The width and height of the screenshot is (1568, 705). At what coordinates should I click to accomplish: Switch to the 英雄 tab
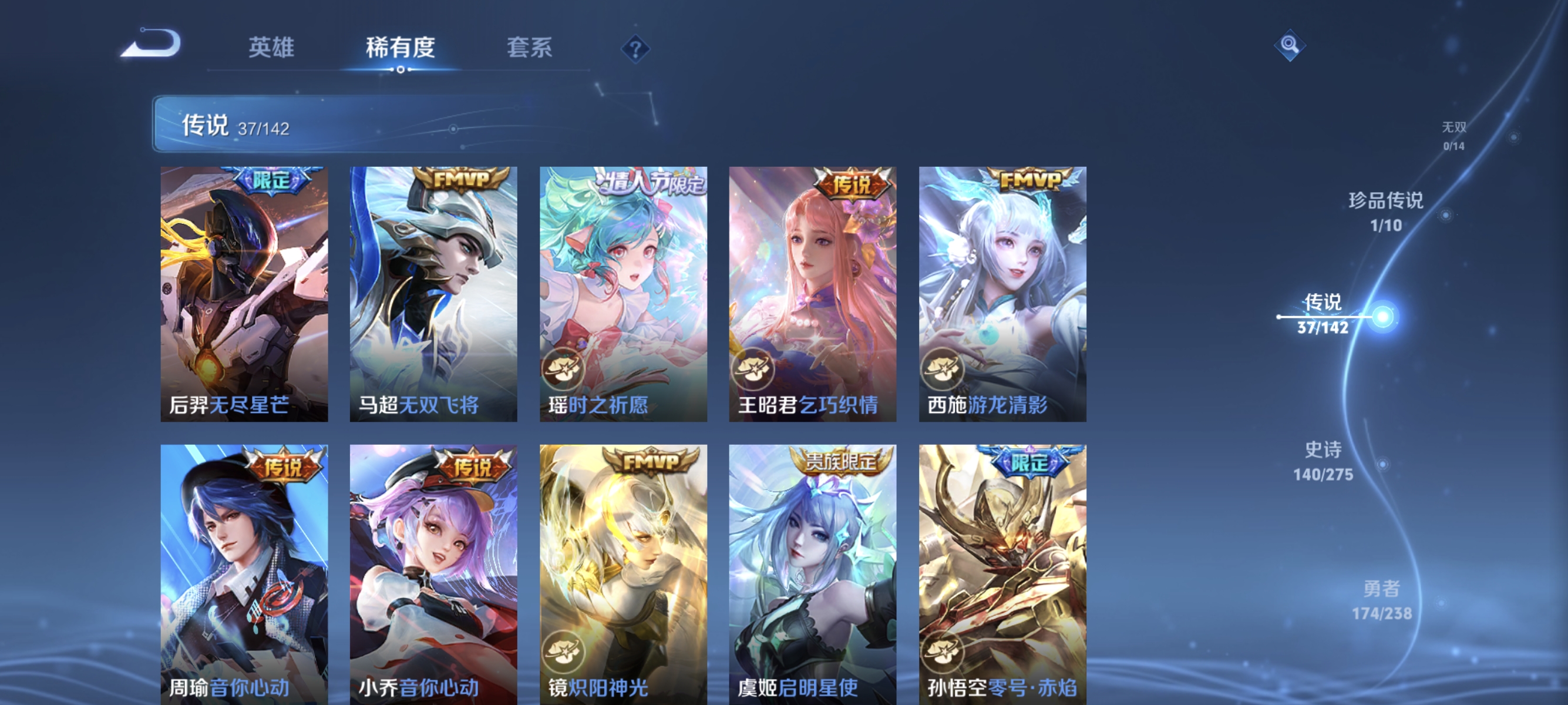270,48
